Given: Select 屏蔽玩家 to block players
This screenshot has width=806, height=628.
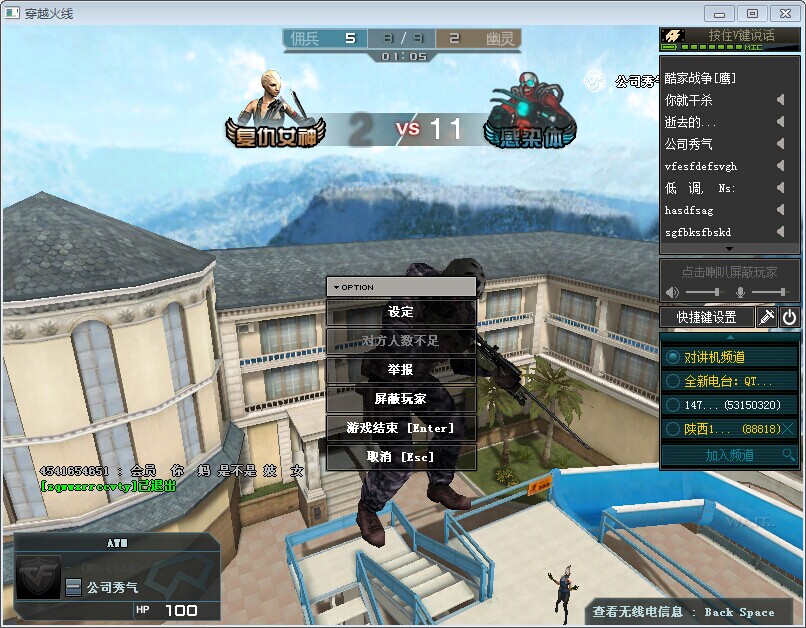Looking at the screenshot, I should click(x=400, y=399).
